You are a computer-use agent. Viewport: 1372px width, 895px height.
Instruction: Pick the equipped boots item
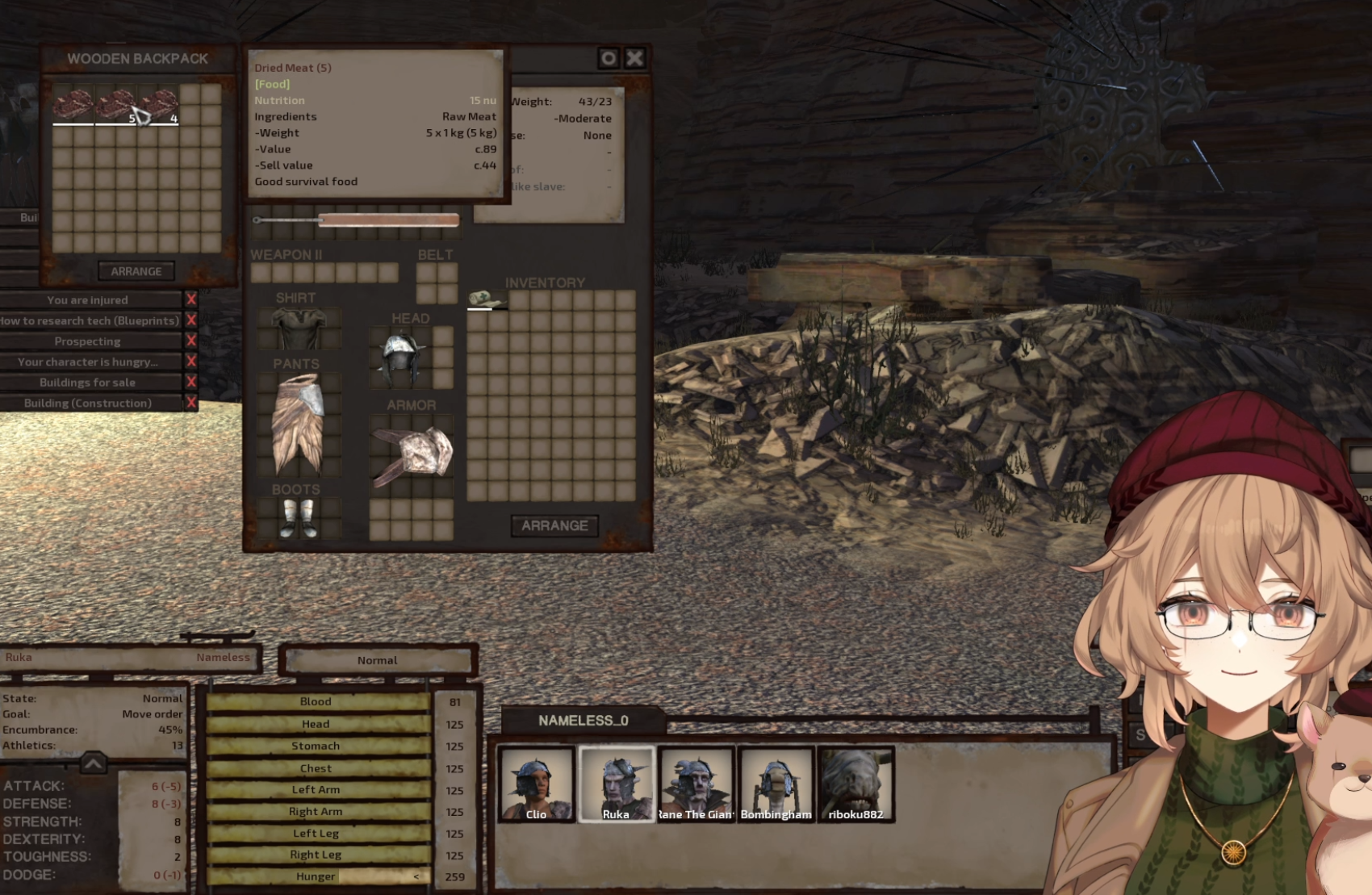(x=298, y=517)
